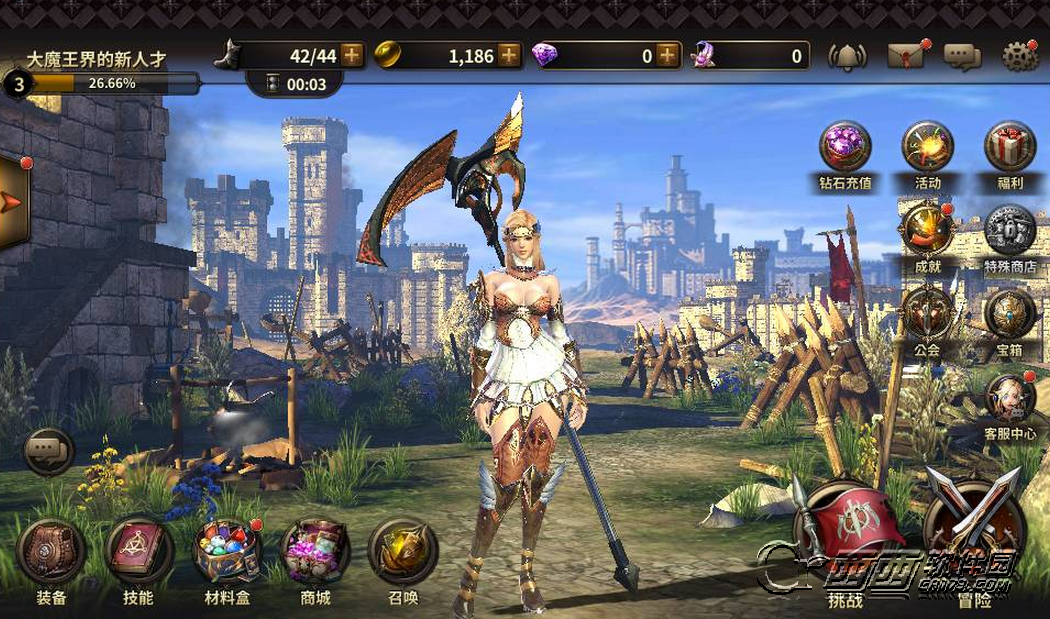Enter the 商城 shop
Viewport: 1050px width, 619px height.
point(316,552)
